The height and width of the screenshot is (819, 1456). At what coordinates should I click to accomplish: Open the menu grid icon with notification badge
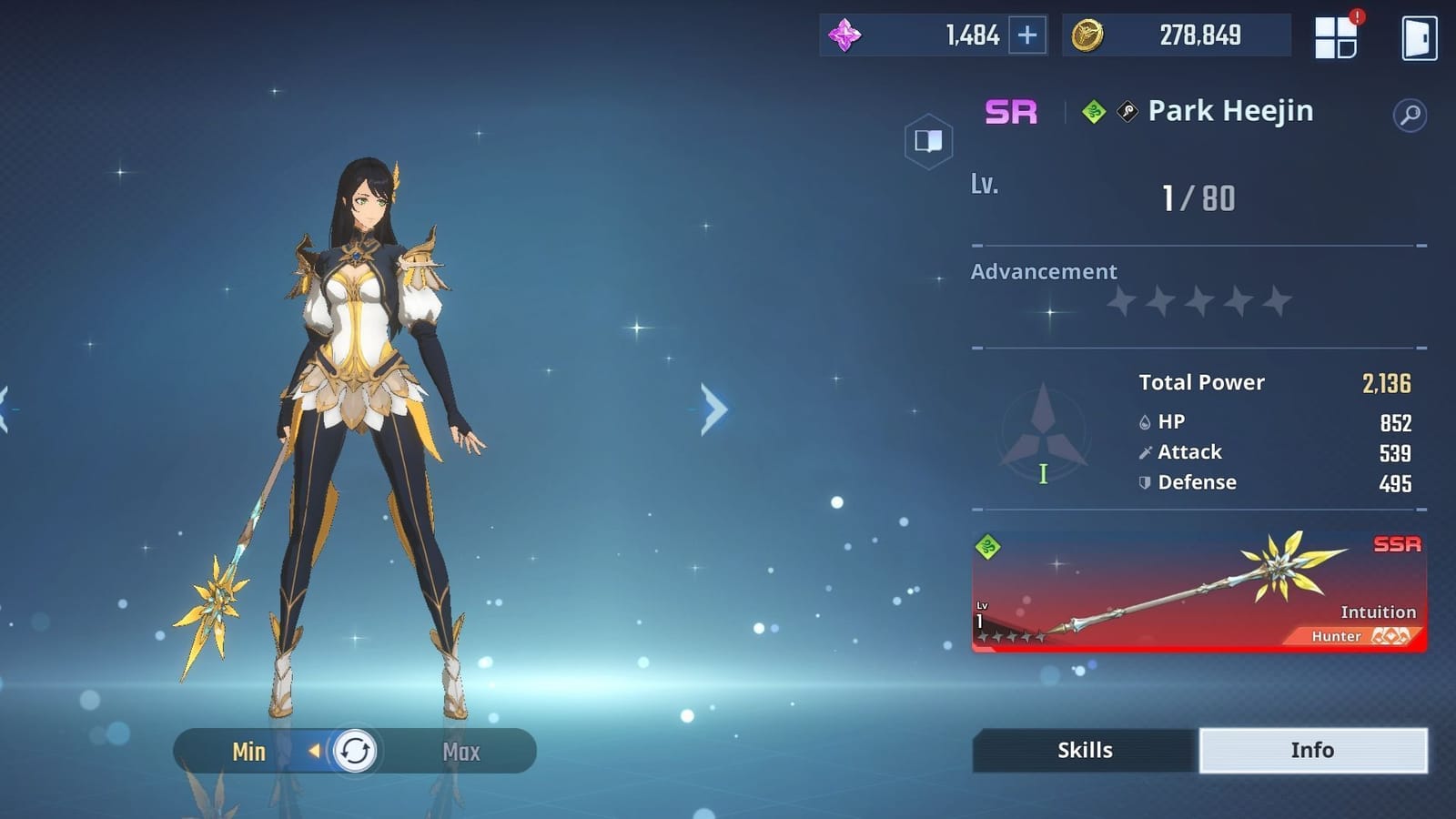click(x=1335, y=39)
